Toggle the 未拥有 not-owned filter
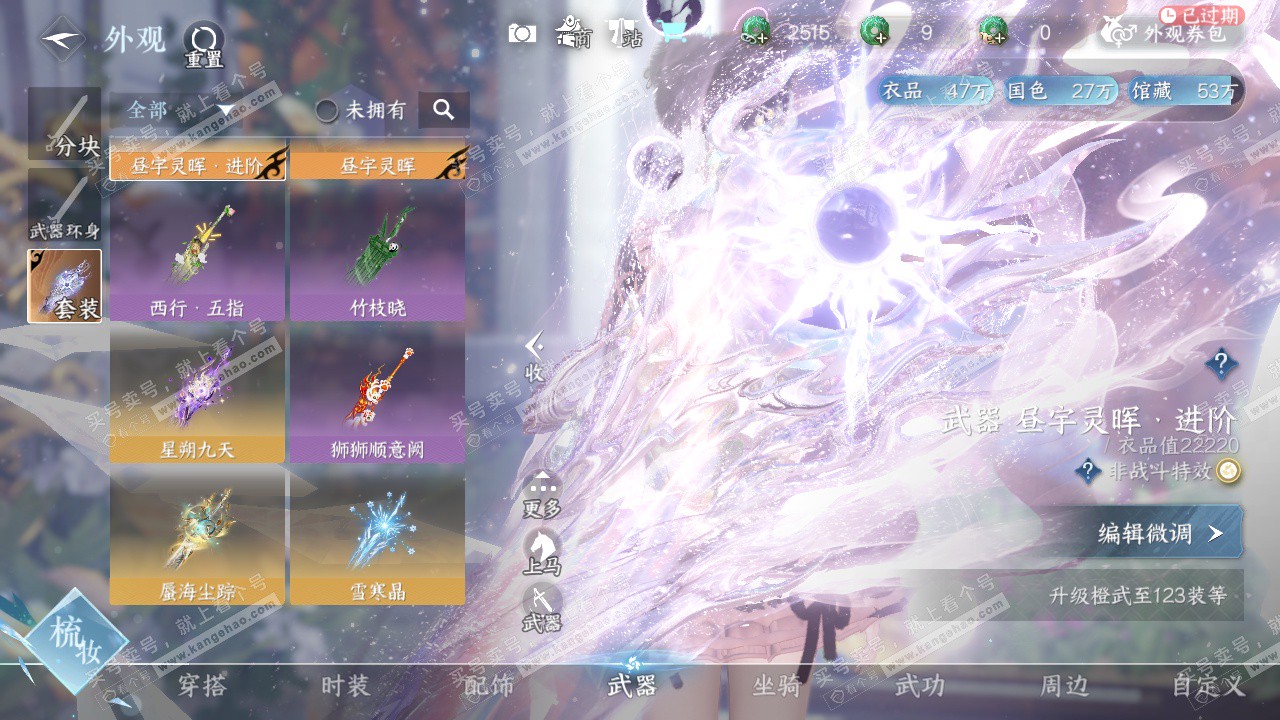The image size is (1280, 720). click(361, 110)
